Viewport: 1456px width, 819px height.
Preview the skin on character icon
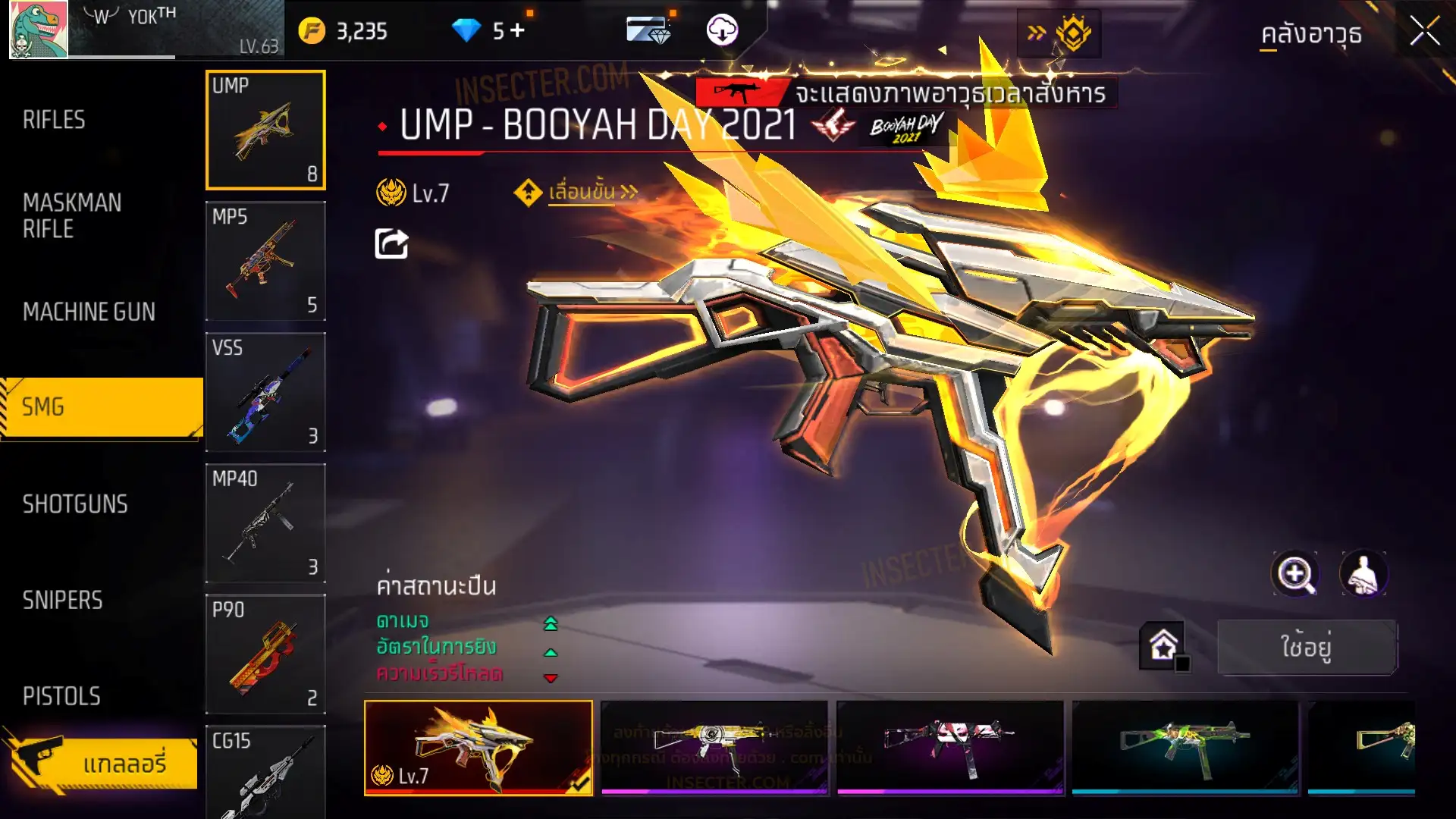1363,574
